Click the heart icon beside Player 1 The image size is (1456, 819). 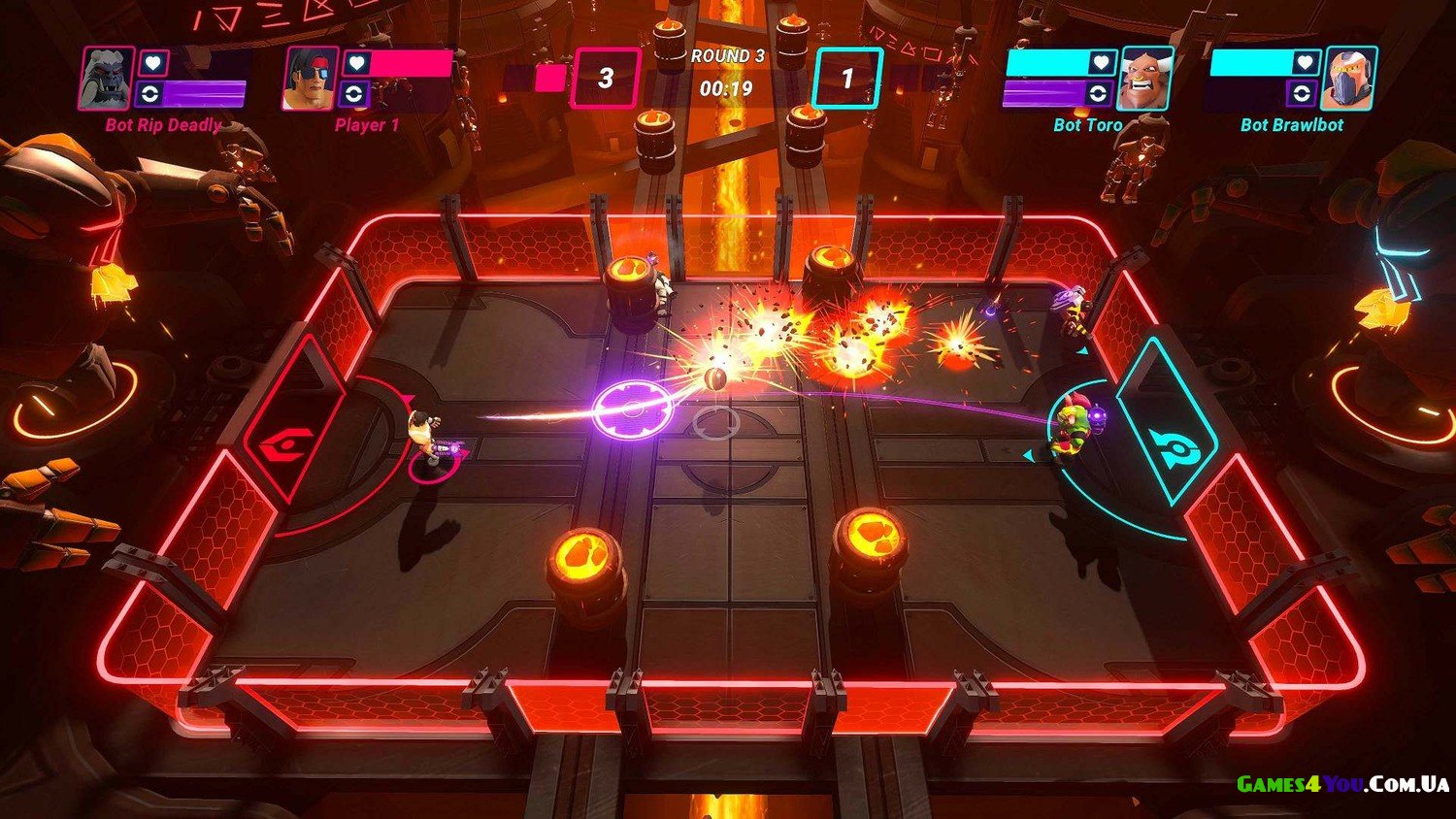click(356, 63)
